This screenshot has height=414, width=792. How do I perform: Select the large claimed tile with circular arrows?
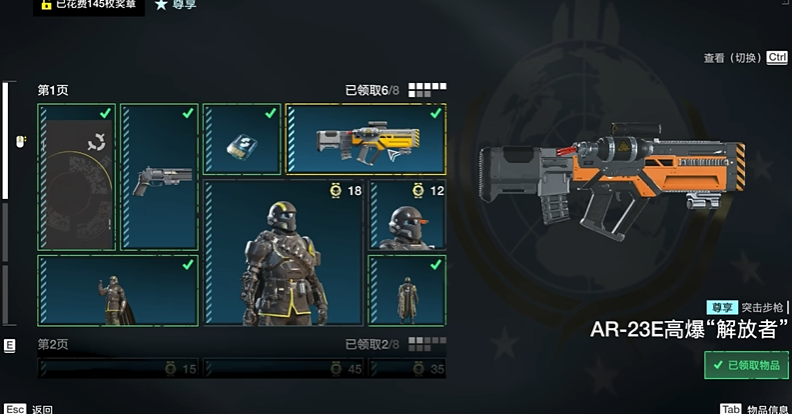pos(77,177)
